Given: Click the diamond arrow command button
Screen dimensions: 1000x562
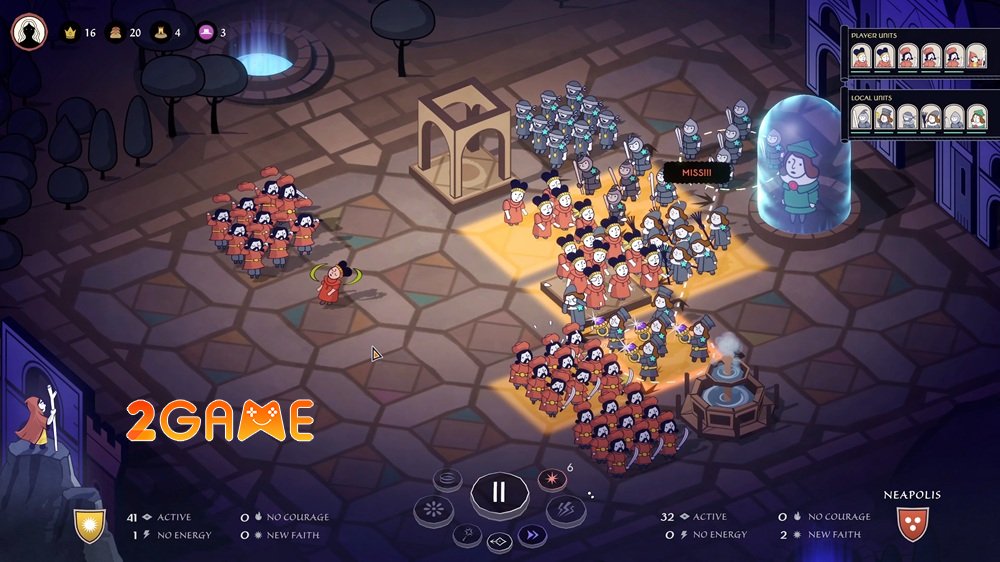Looking at the screenshot, I should [500, 542].
